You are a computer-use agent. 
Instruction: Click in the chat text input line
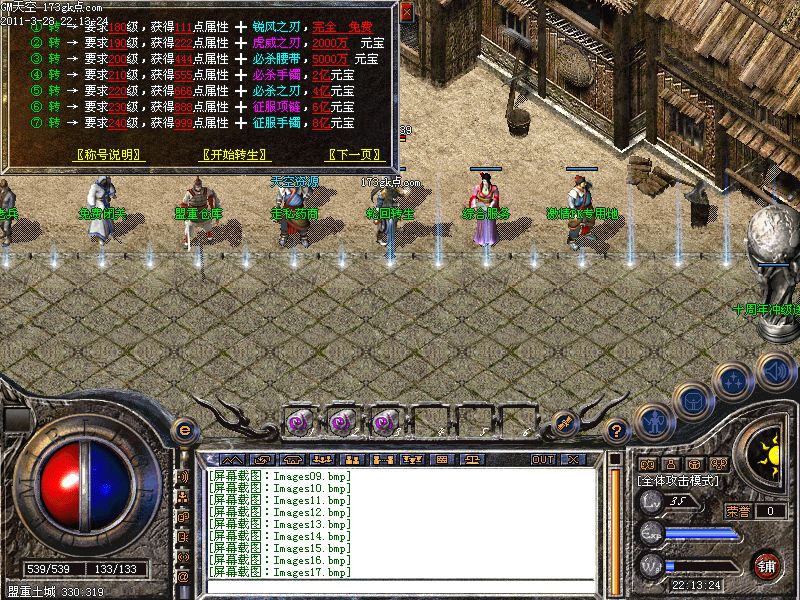point(400,587)
